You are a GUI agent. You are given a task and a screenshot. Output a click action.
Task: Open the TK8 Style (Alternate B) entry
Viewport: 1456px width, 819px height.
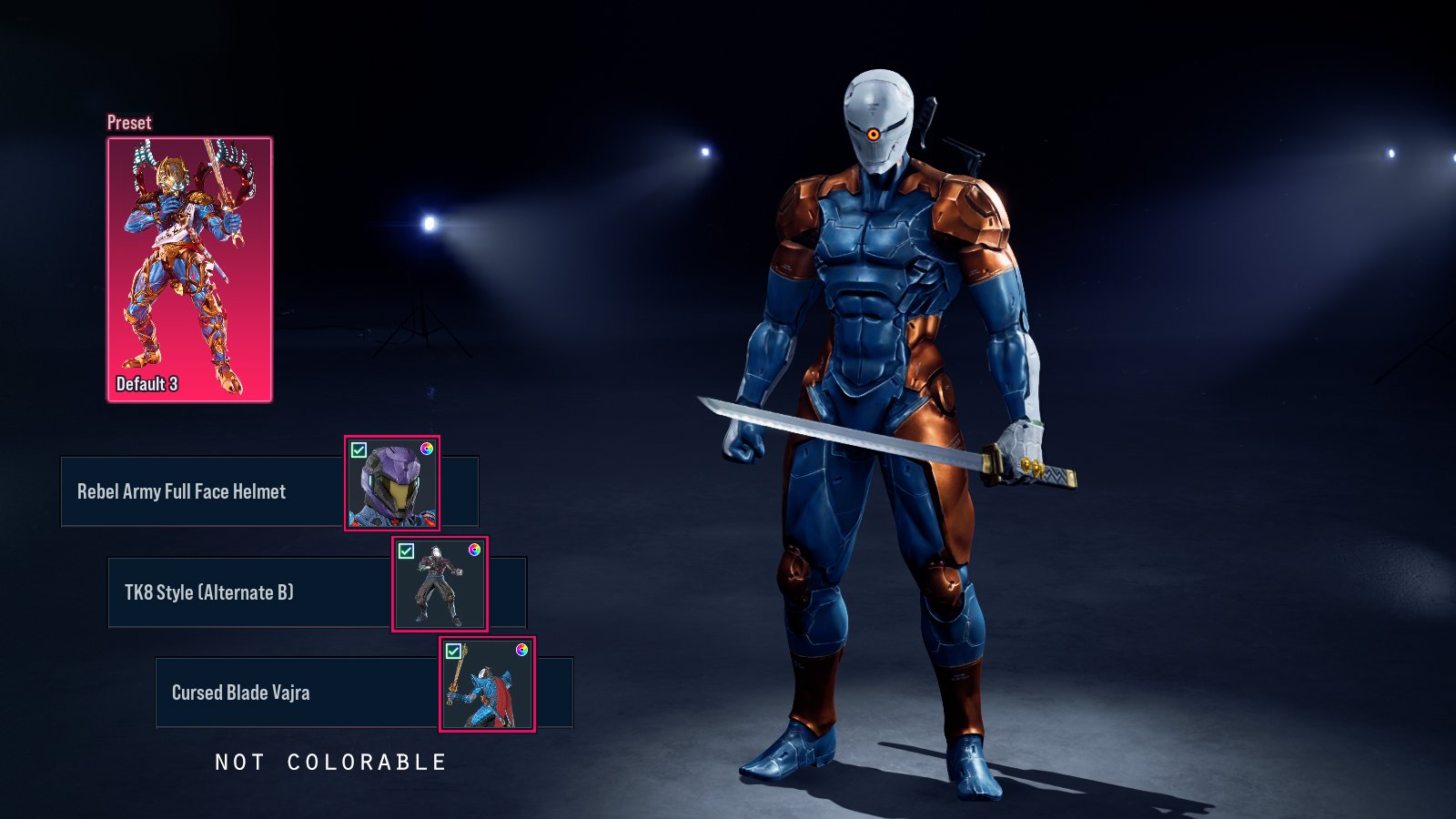click(249, 592)
